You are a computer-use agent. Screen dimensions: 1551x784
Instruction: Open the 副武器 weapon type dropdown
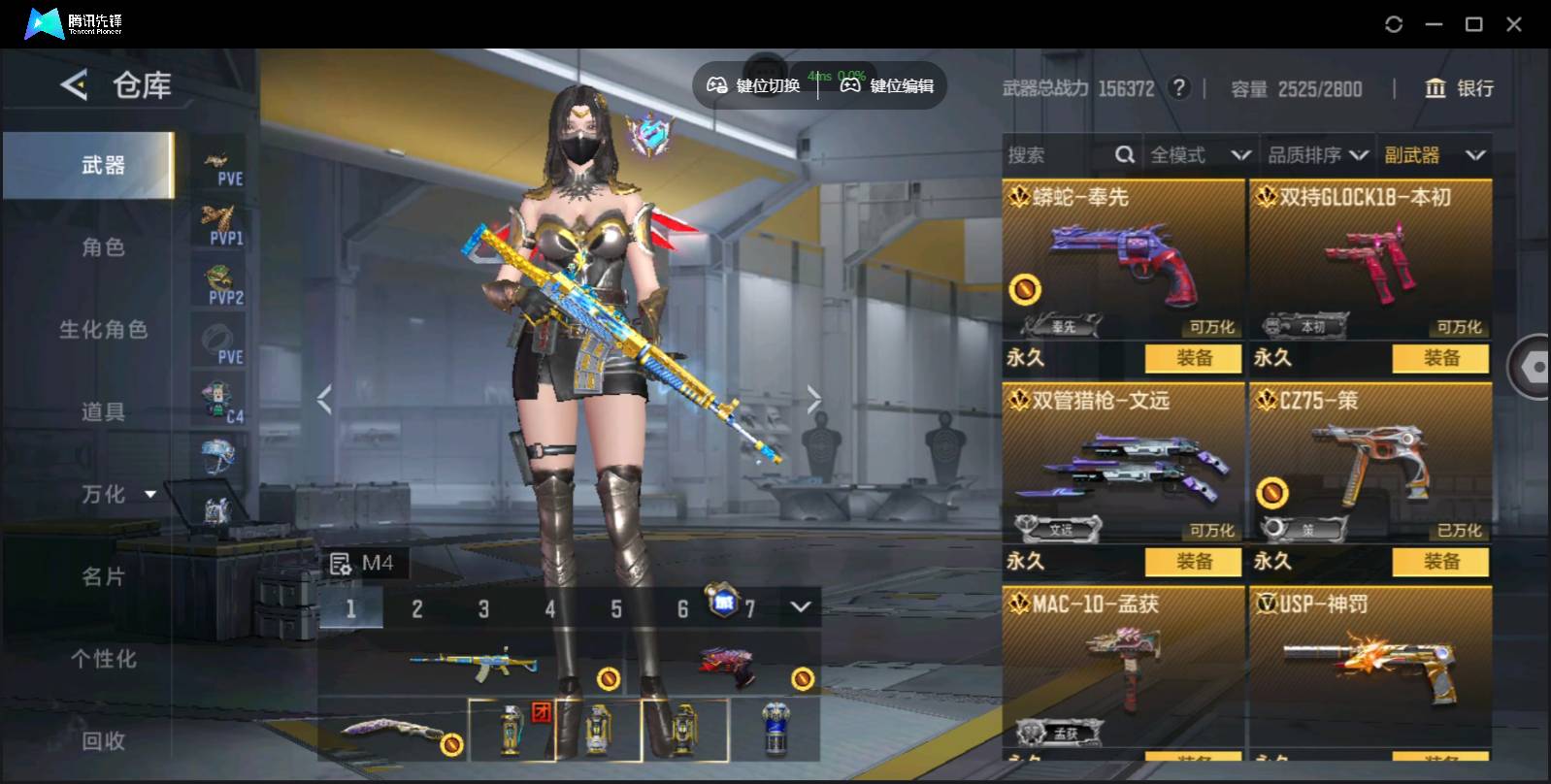click(x=1435, y=155)
